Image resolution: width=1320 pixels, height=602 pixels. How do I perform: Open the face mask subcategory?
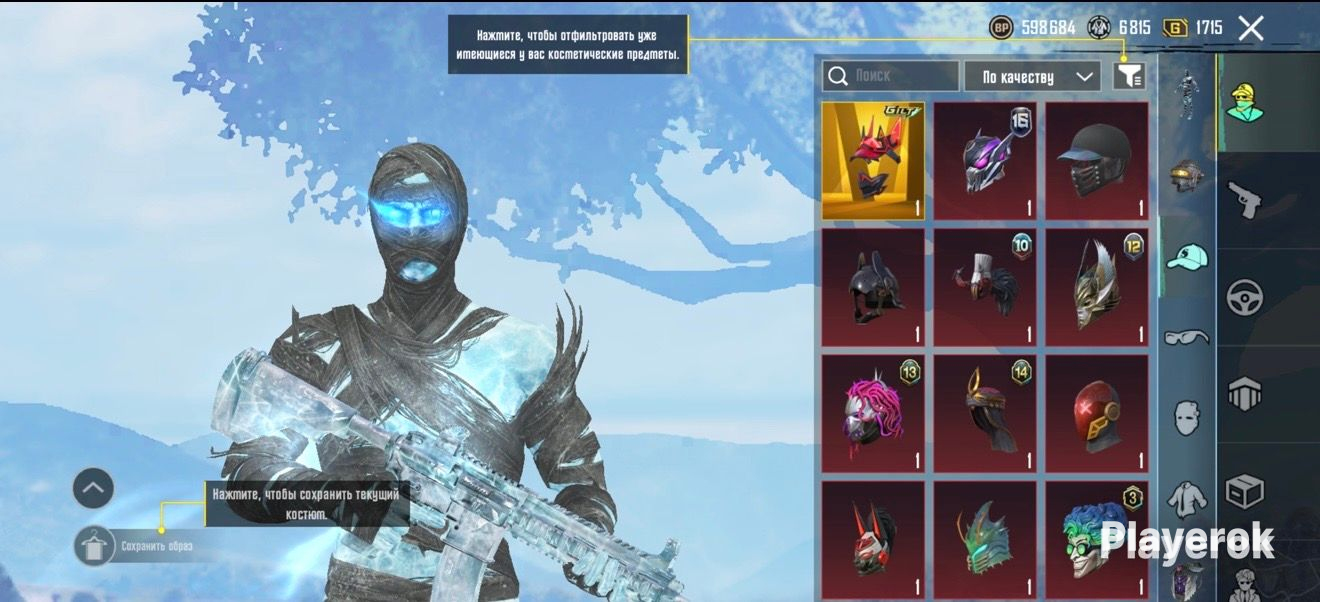tap(1186, 416)
